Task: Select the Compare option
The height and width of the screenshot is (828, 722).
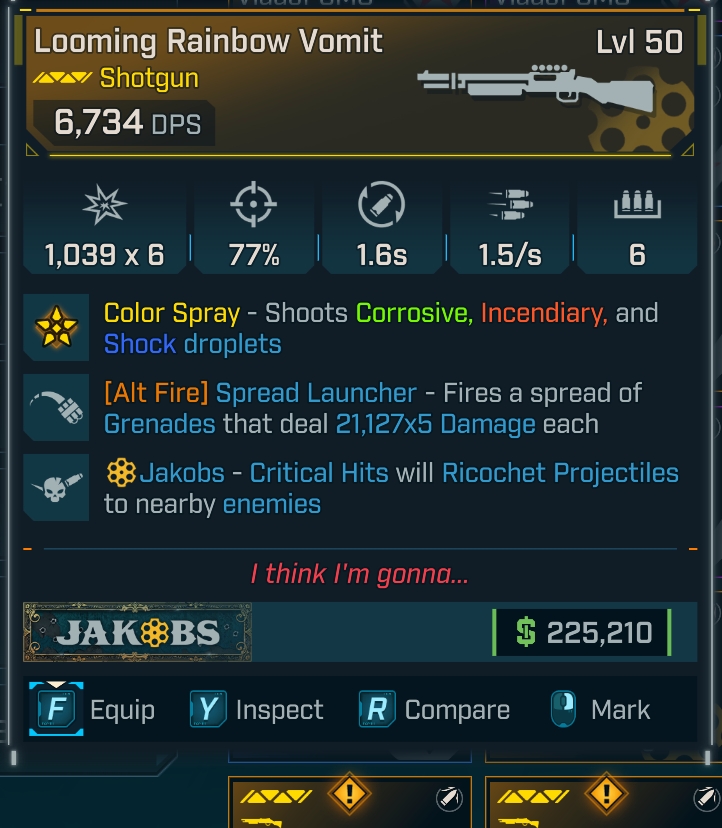Action: pos(435,710)
